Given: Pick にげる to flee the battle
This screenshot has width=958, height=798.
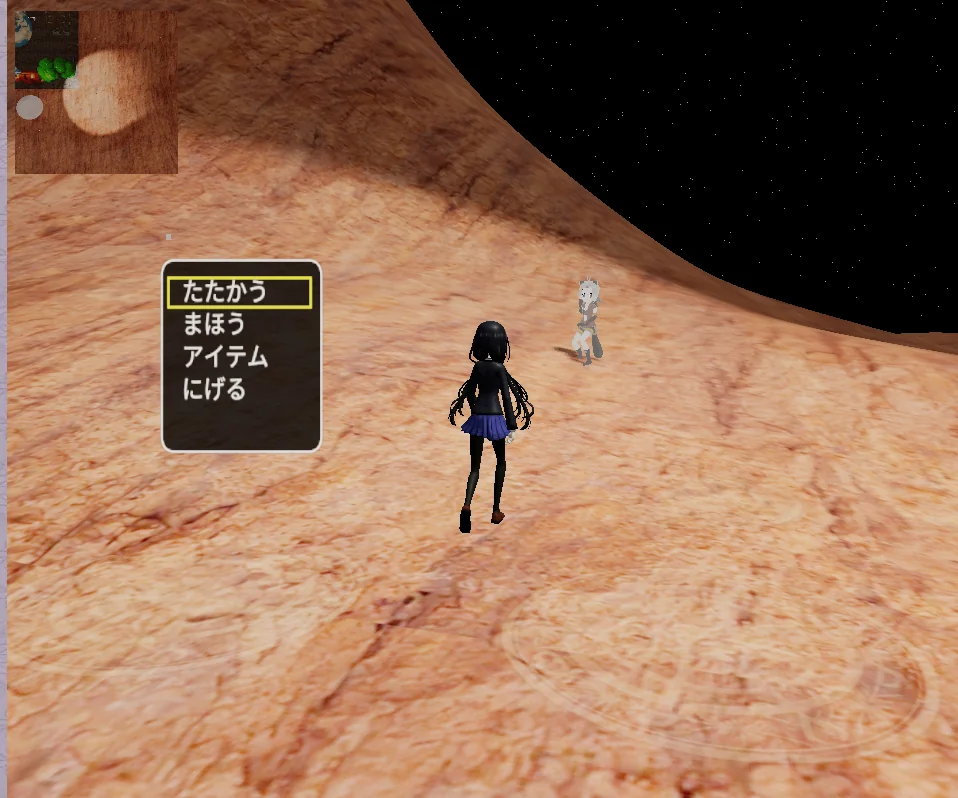Looking at the screenshot, I should (x=214, y=389).
